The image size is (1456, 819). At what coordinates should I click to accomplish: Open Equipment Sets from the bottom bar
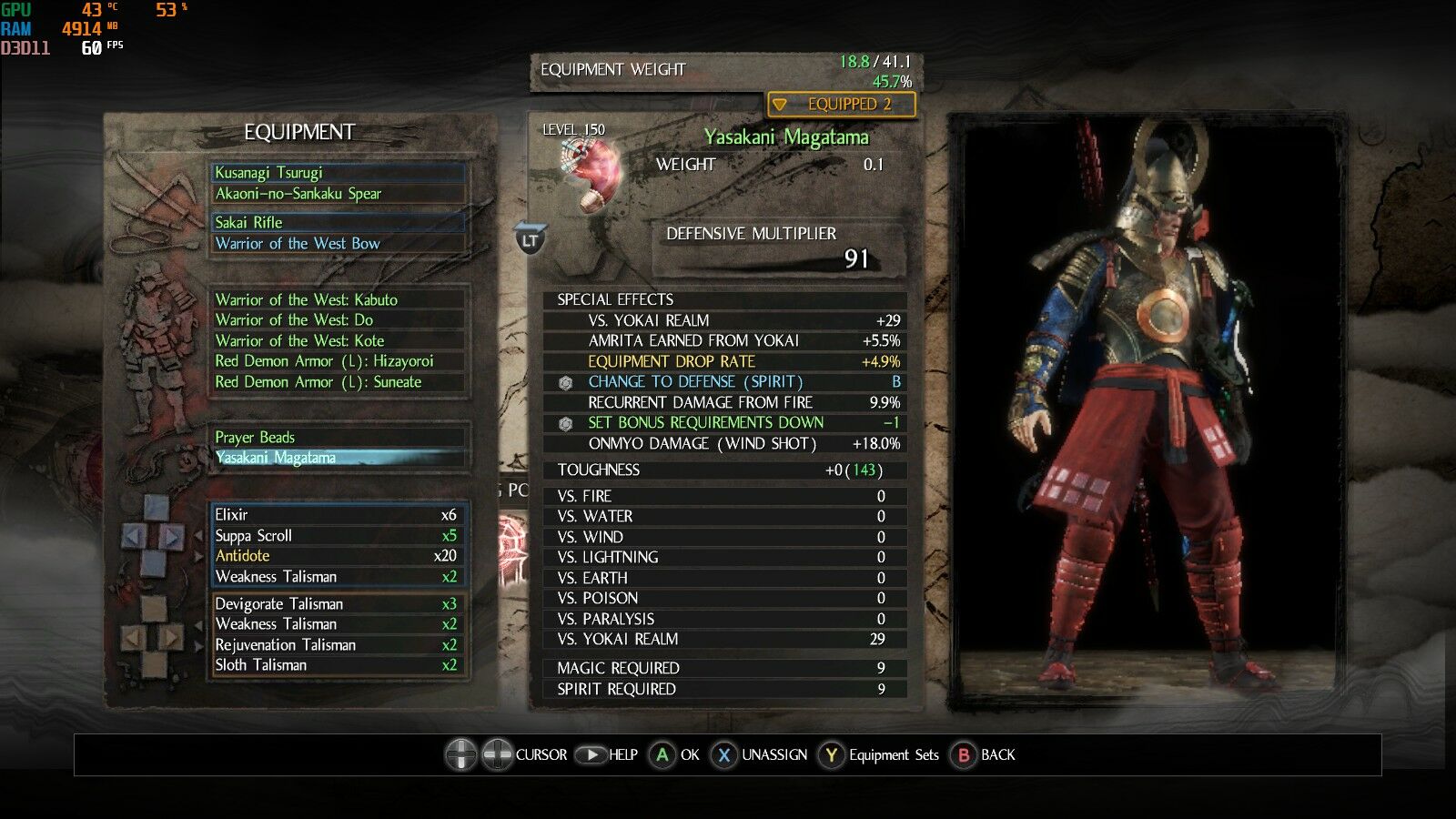coord(879,755)
